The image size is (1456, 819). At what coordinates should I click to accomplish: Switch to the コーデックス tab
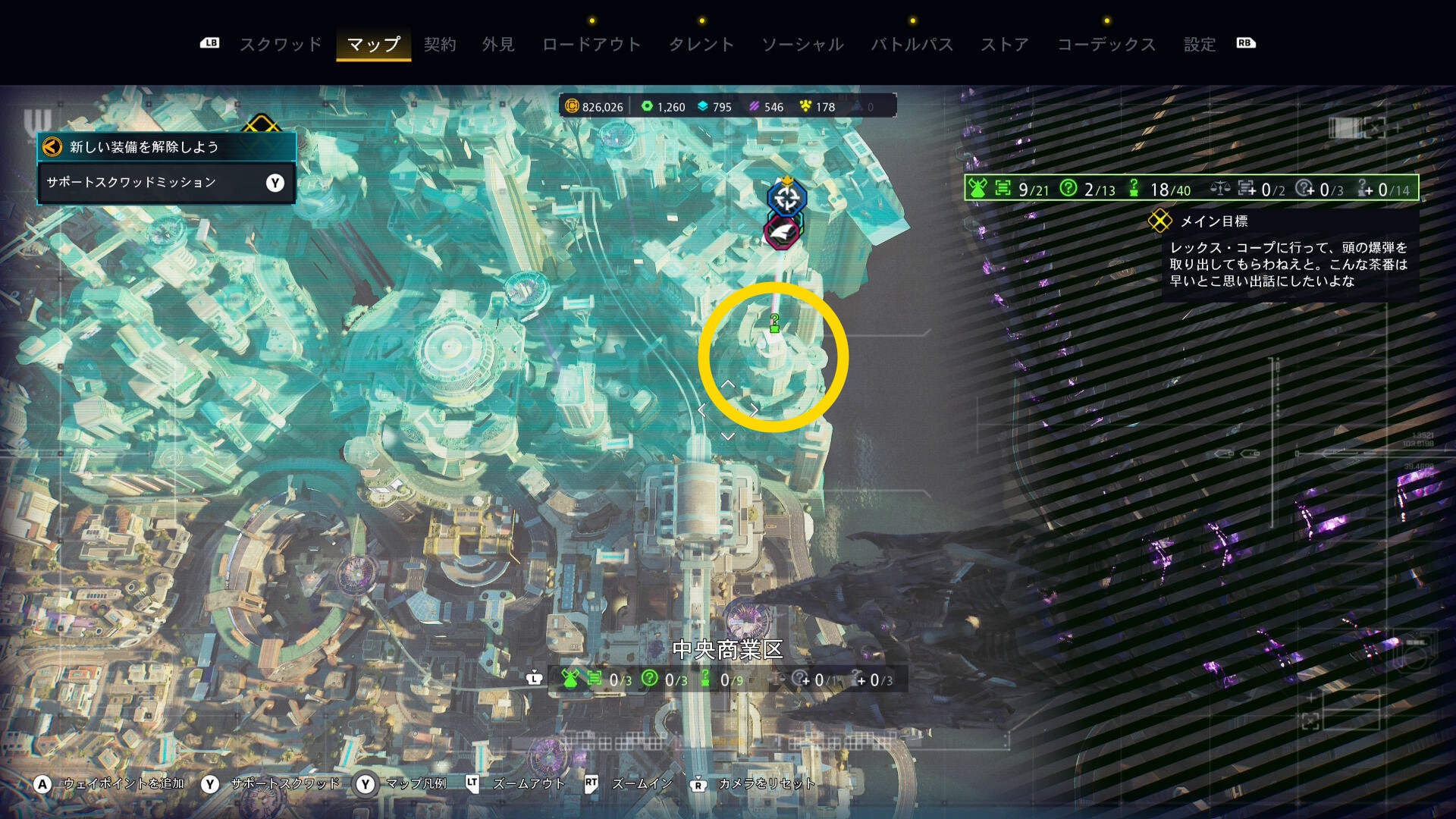[1106, 45]
